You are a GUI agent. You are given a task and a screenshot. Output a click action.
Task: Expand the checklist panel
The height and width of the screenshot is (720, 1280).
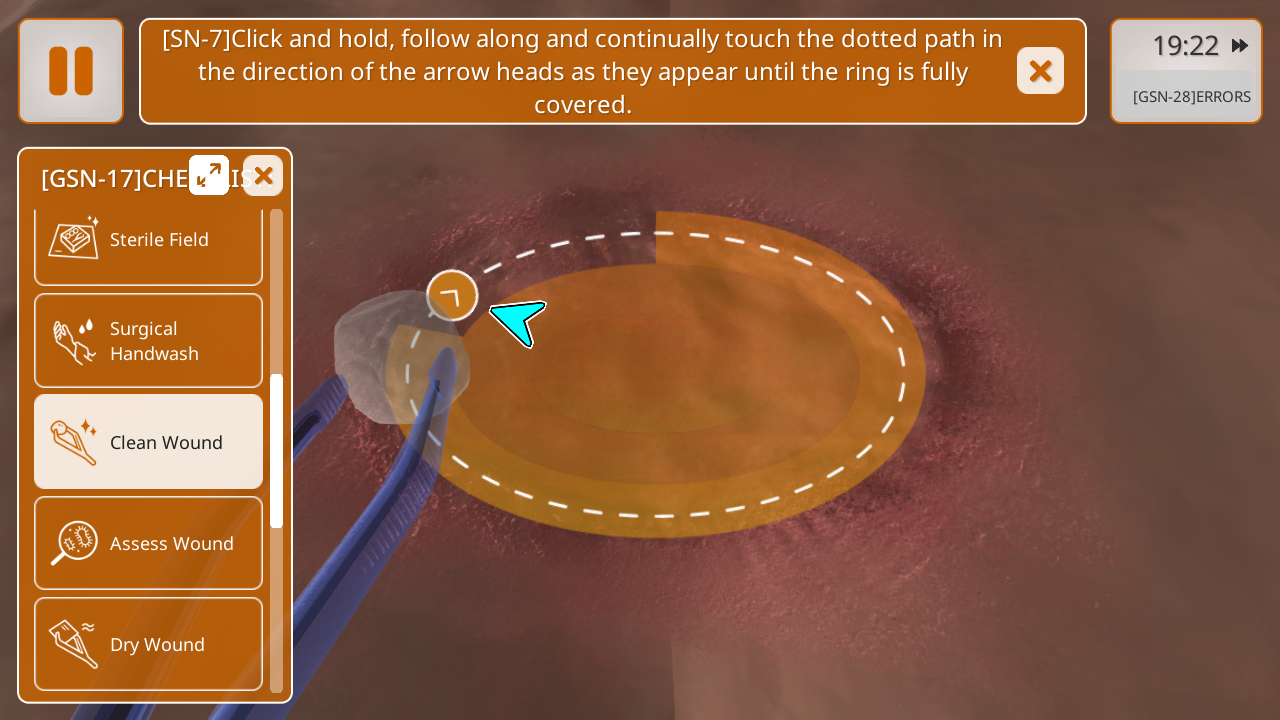[209, 175]
